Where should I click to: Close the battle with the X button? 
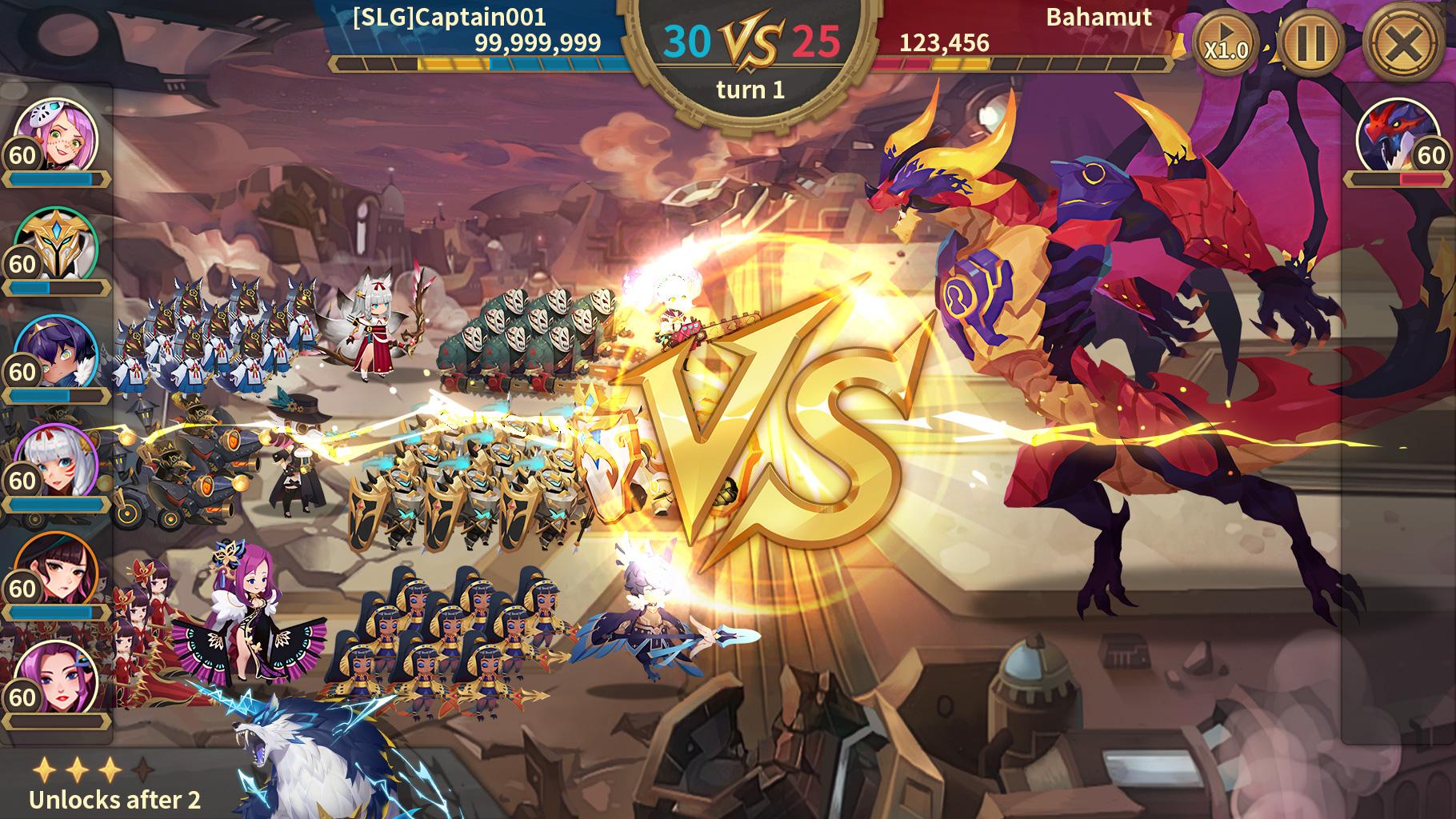pyautogui.click(x=1406, y=43)
